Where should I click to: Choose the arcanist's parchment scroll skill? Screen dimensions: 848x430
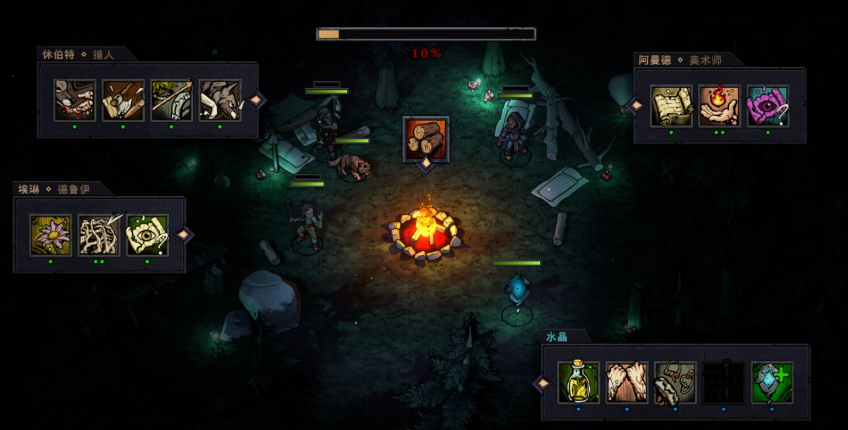672,106
